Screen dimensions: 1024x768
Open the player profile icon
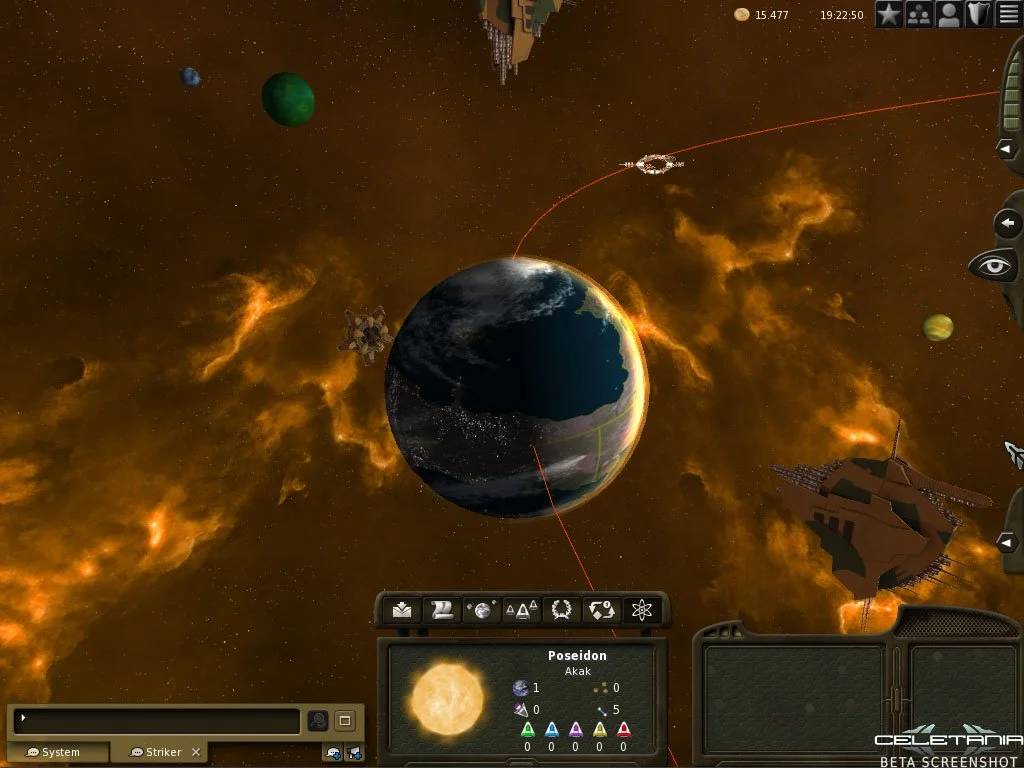coord(949,14)
